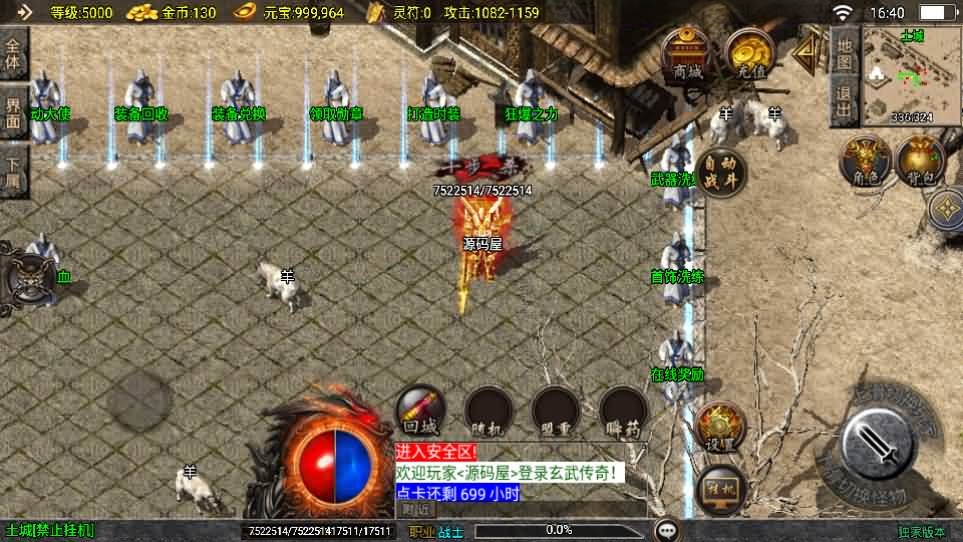This screenshot has height=542, width=963.
Task: Switch to the 附近 nearby chat tab
Action: [411, 509]
